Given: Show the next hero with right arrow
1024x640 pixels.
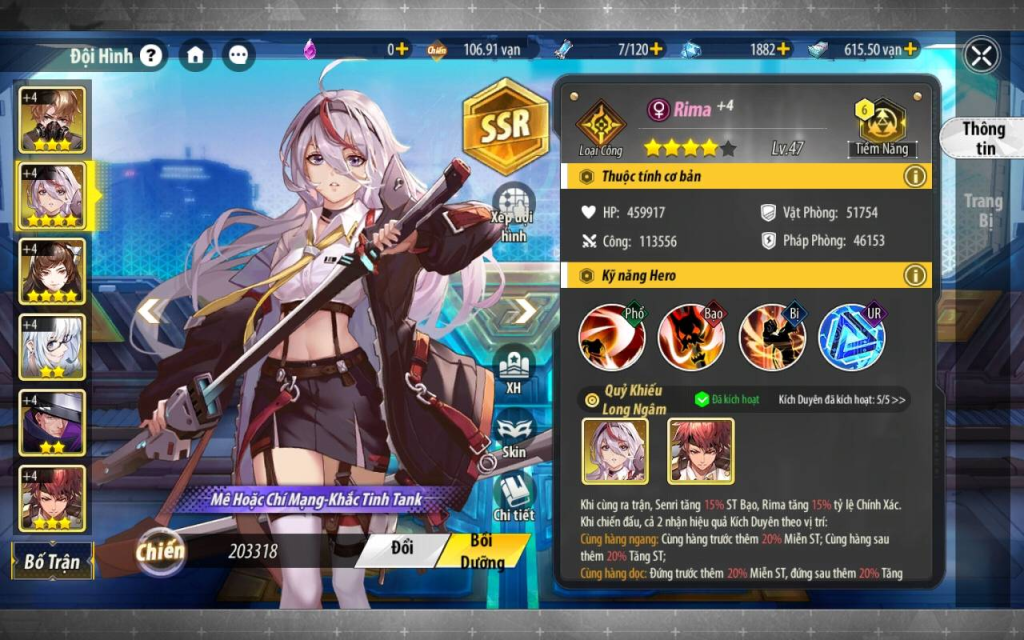Looking at the screenshot, I should (526, 310).
